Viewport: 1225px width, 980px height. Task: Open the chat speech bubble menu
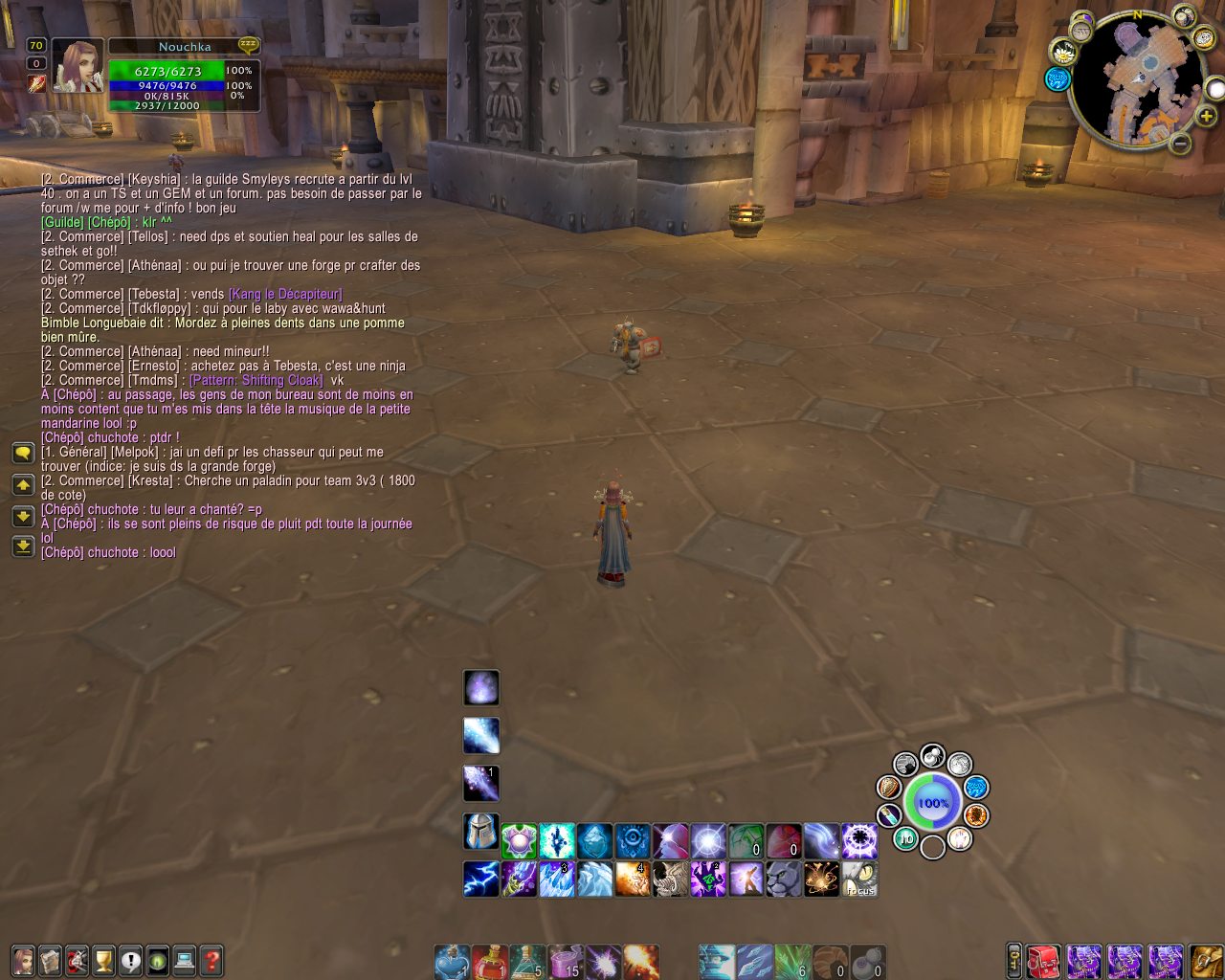(x=23, y=453)
